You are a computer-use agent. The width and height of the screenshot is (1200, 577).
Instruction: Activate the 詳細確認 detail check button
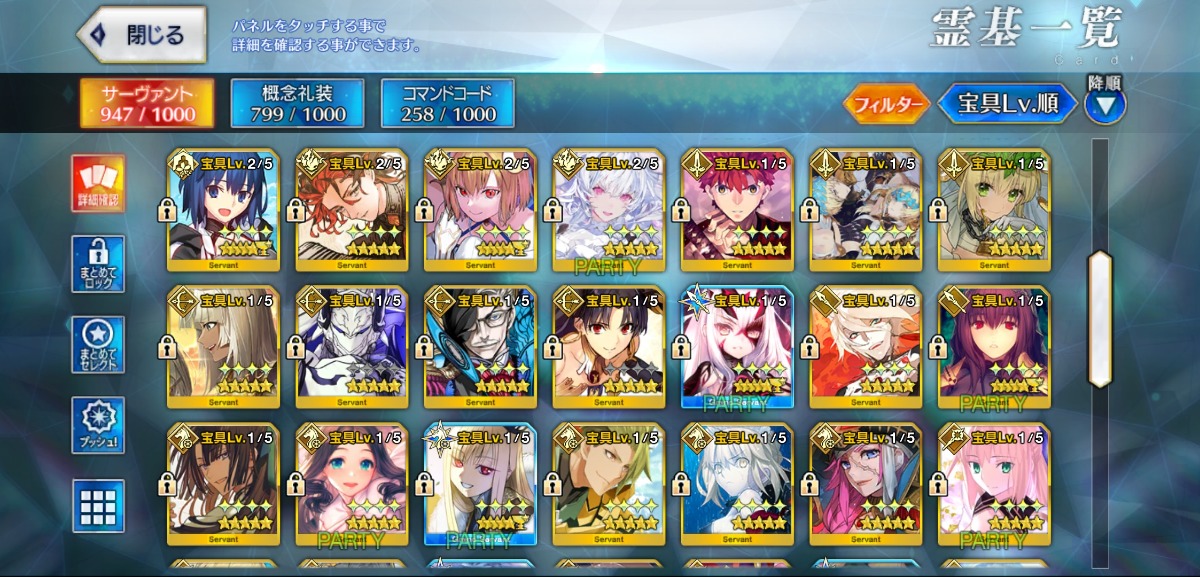click(98, 184)
